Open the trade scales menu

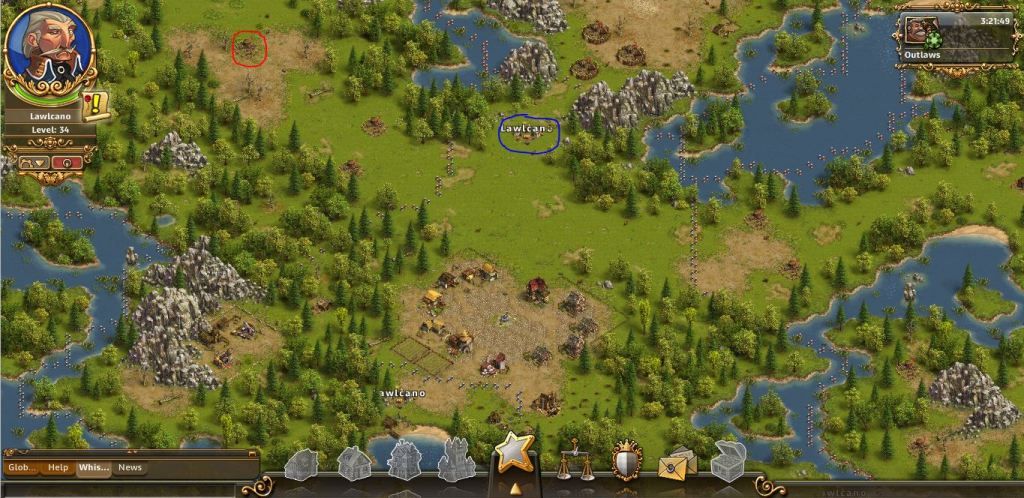(x=574, y=460)
